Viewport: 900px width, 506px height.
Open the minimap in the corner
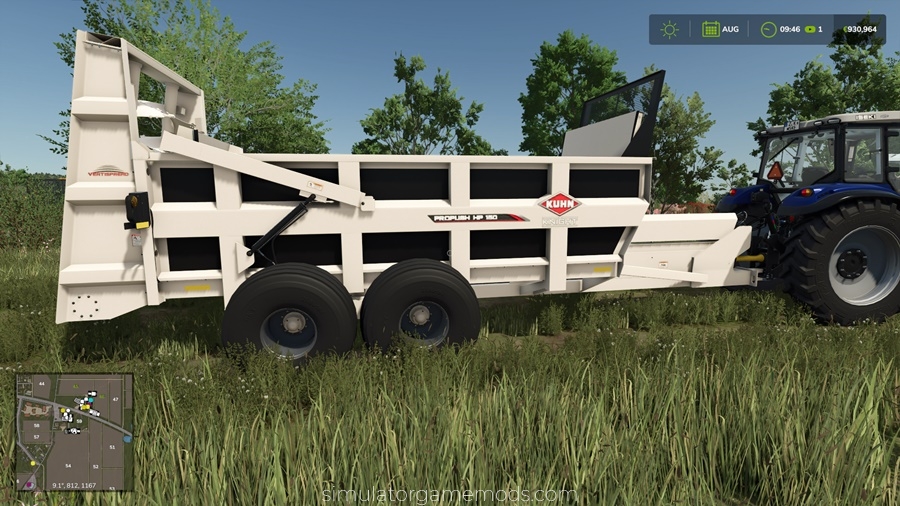pos(75,432)
